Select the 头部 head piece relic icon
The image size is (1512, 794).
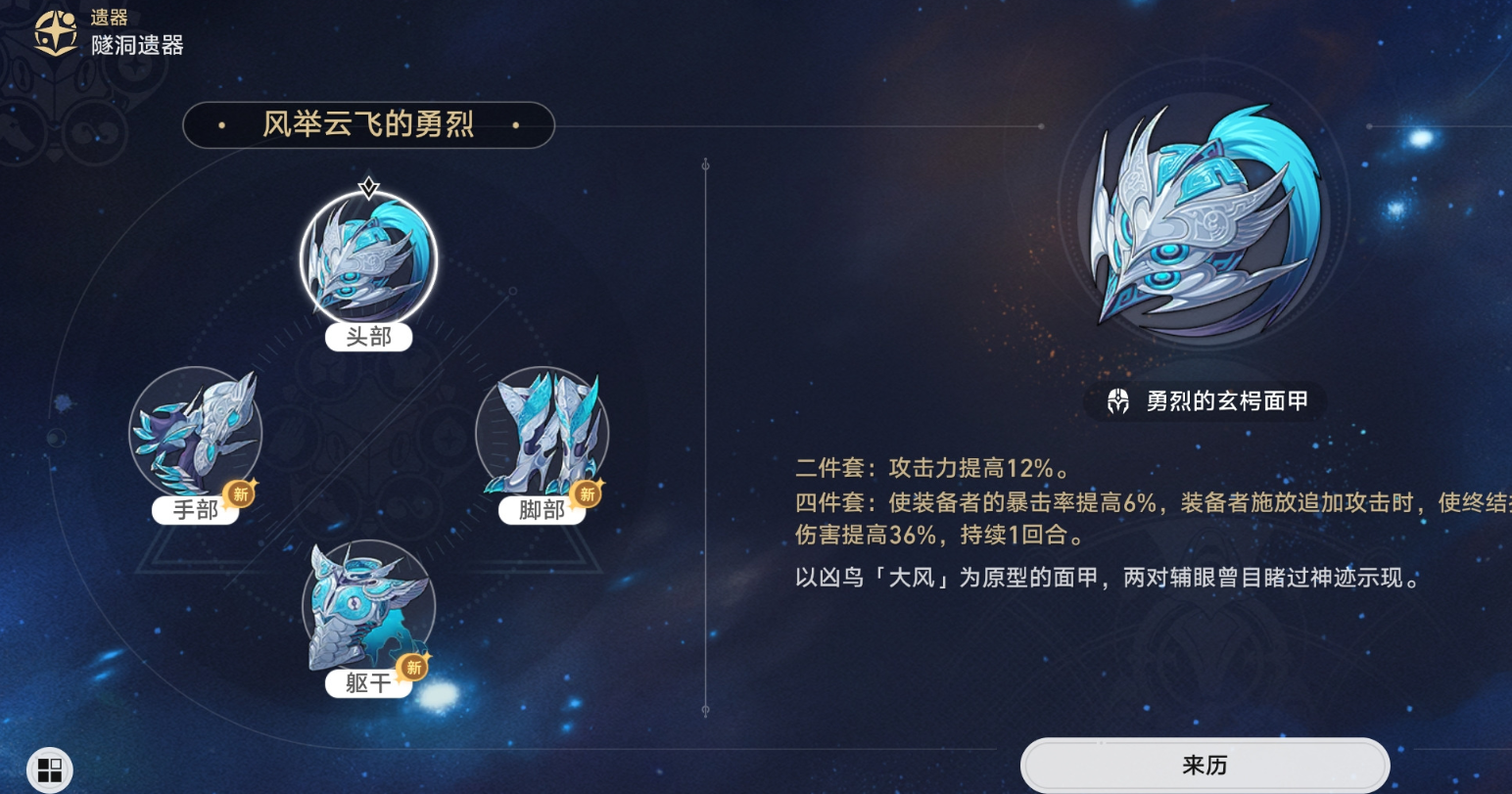367,259
